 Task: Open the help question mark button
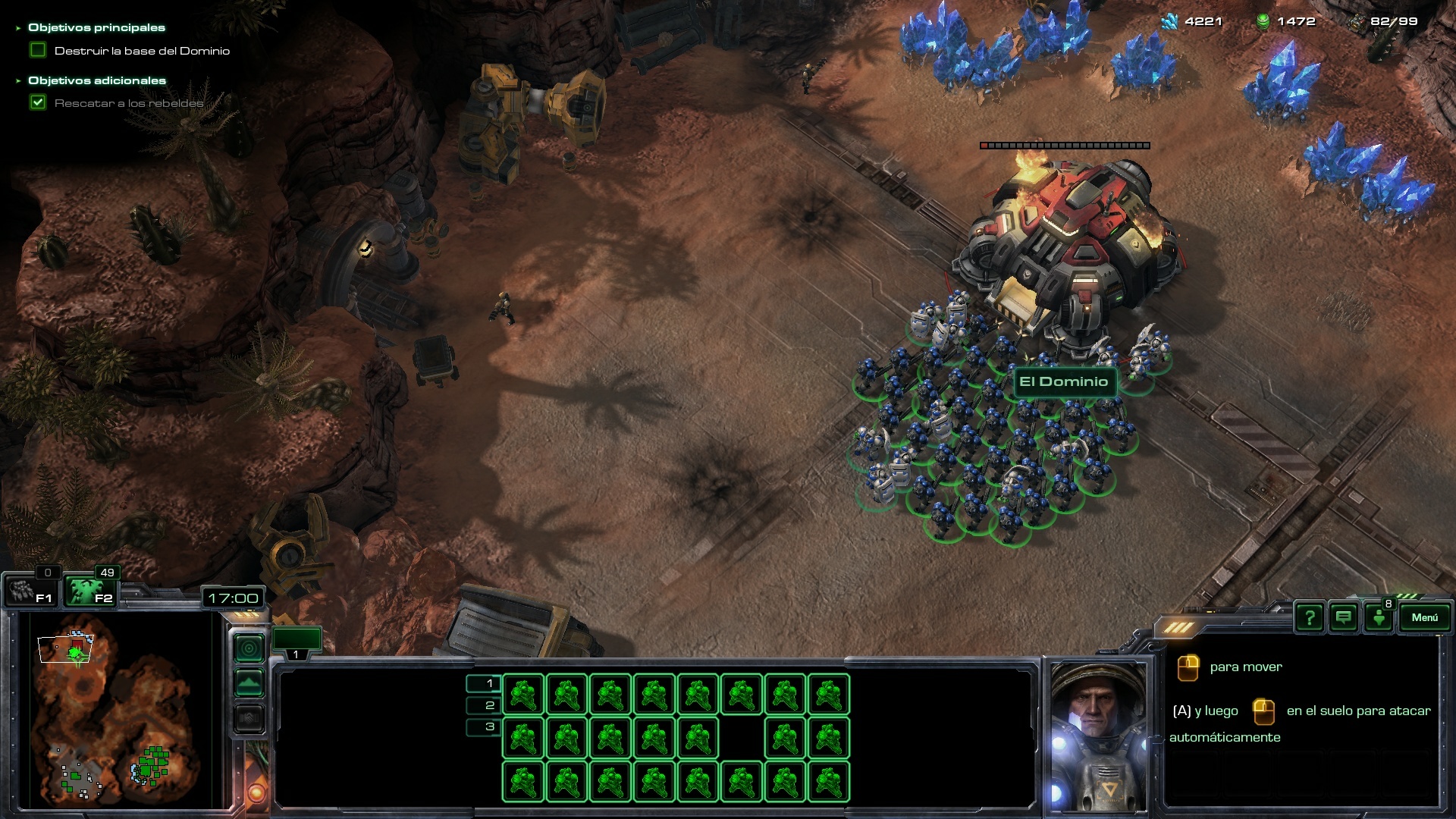(1309, 618)
